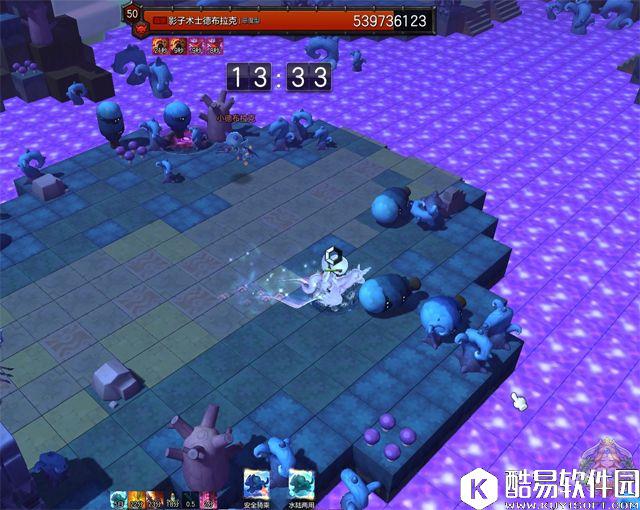This screenshot has width=640, height=510.
Task: Activate the 安全骑乘 mount skill
Action: tap(257, 484)
